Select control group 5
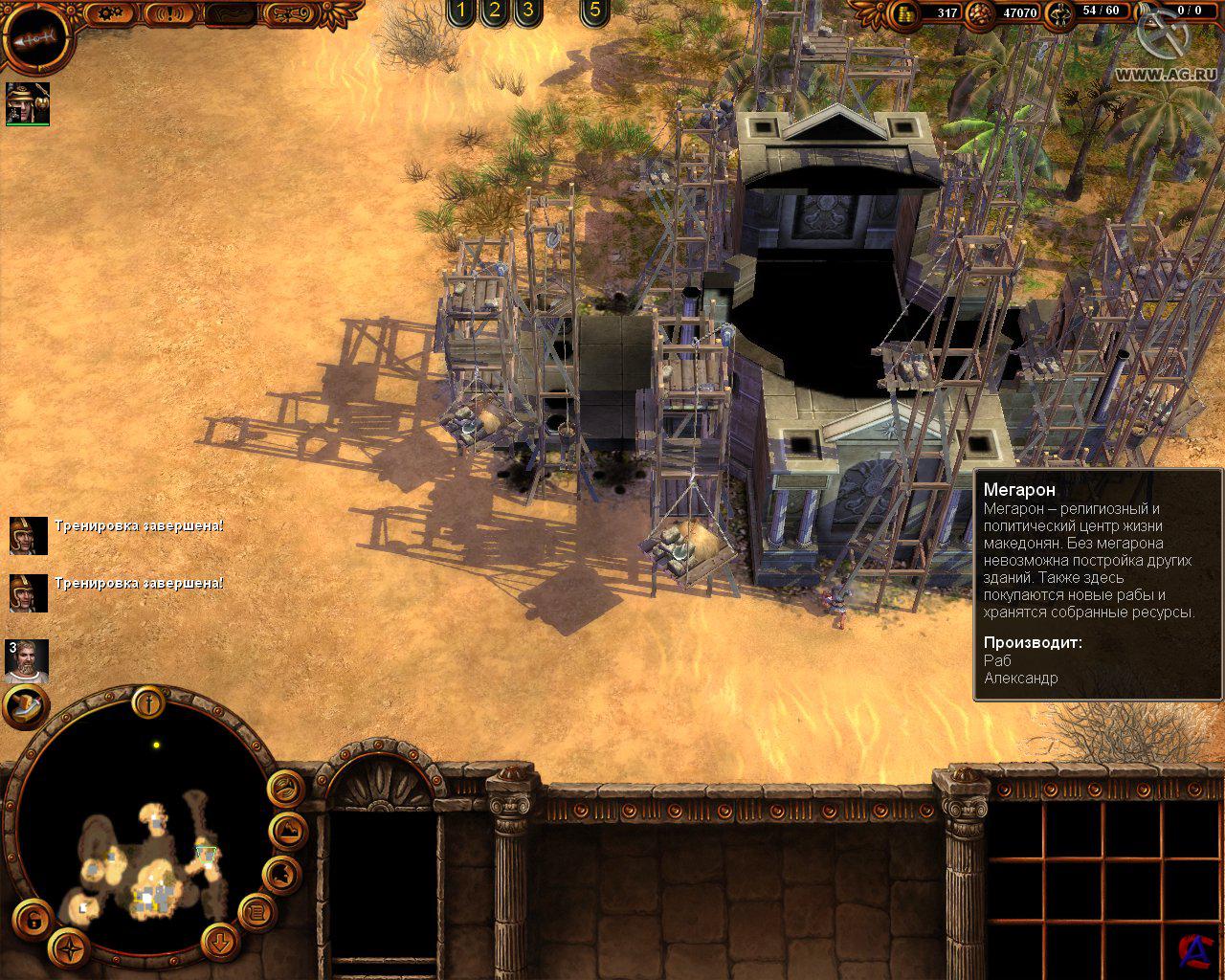 [594, 11]
